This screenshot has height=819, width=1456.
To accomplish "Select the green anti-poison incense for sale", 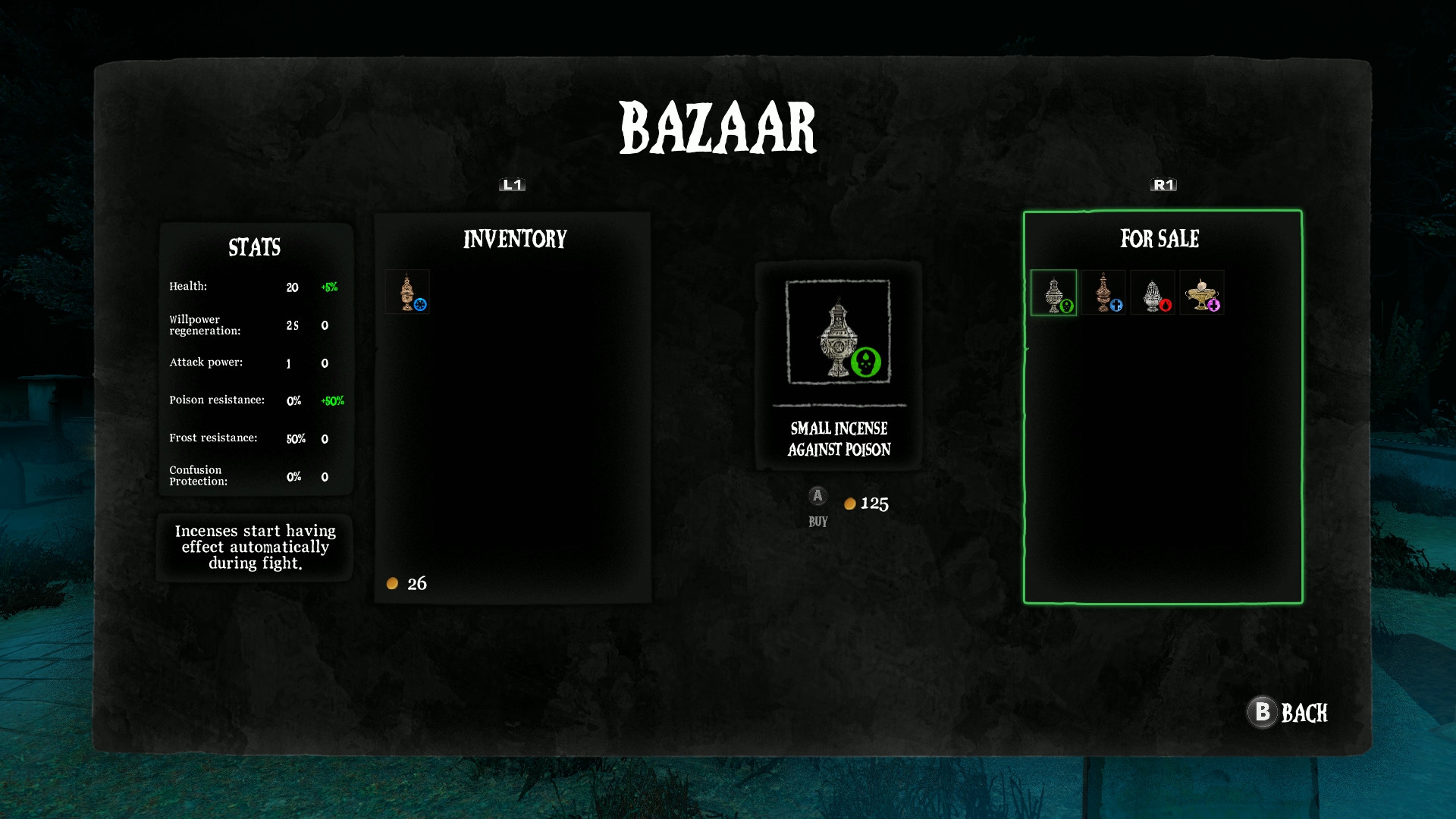I will 1053,293.
